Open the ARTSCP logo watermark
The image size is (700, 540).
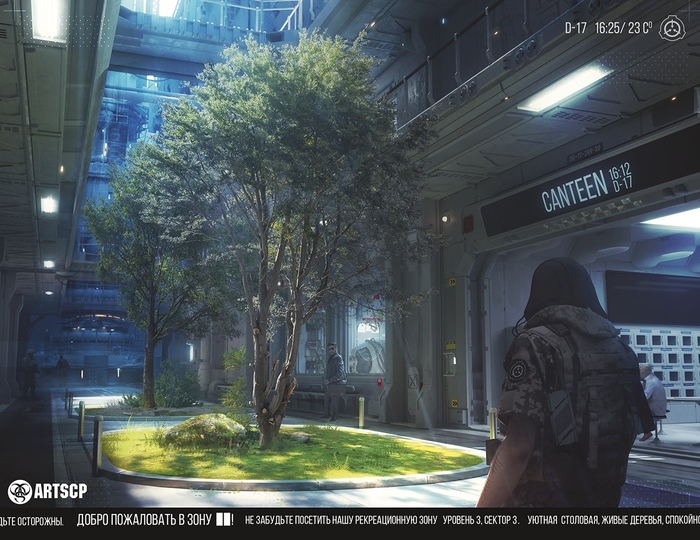point(47,491)
